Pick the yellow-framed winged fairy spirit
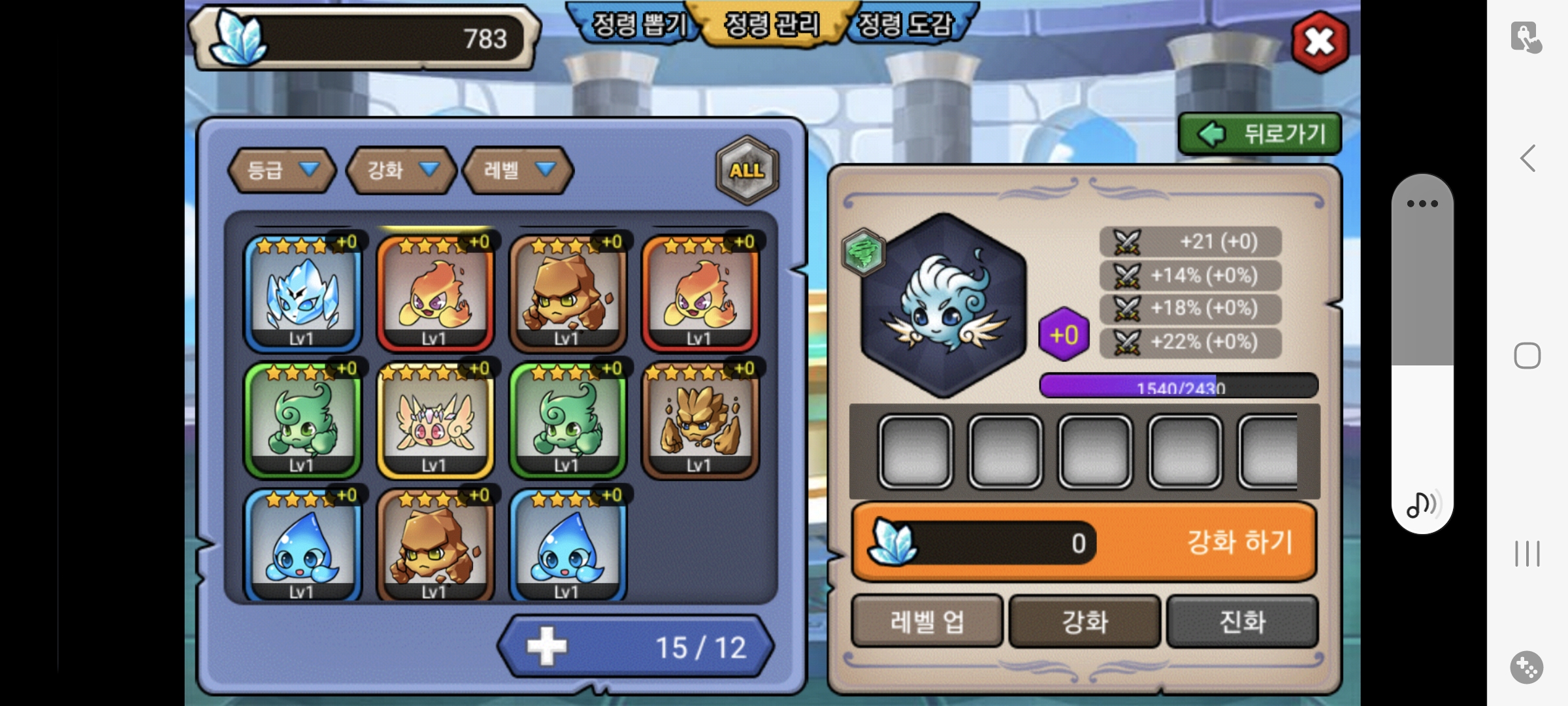 [435, 420]
